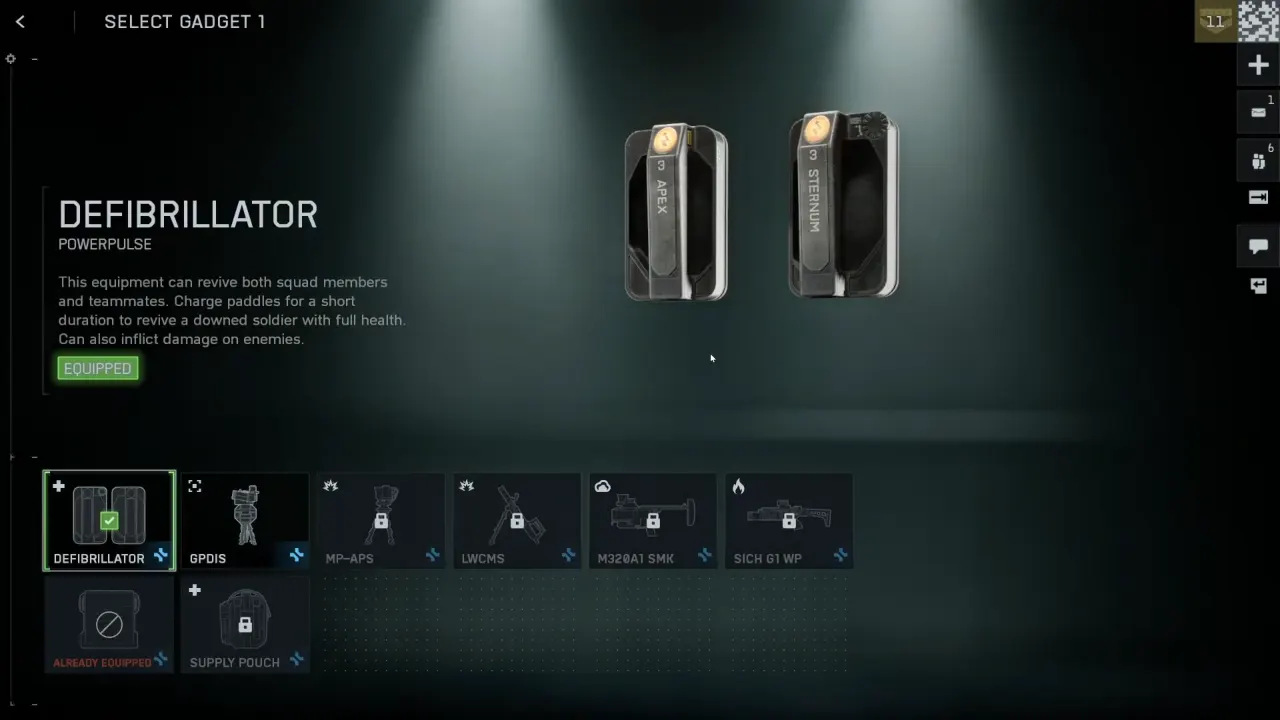Open GPDIS attachment options via blue arrows
Screen dimensions: 1280x720
[296, 556]
